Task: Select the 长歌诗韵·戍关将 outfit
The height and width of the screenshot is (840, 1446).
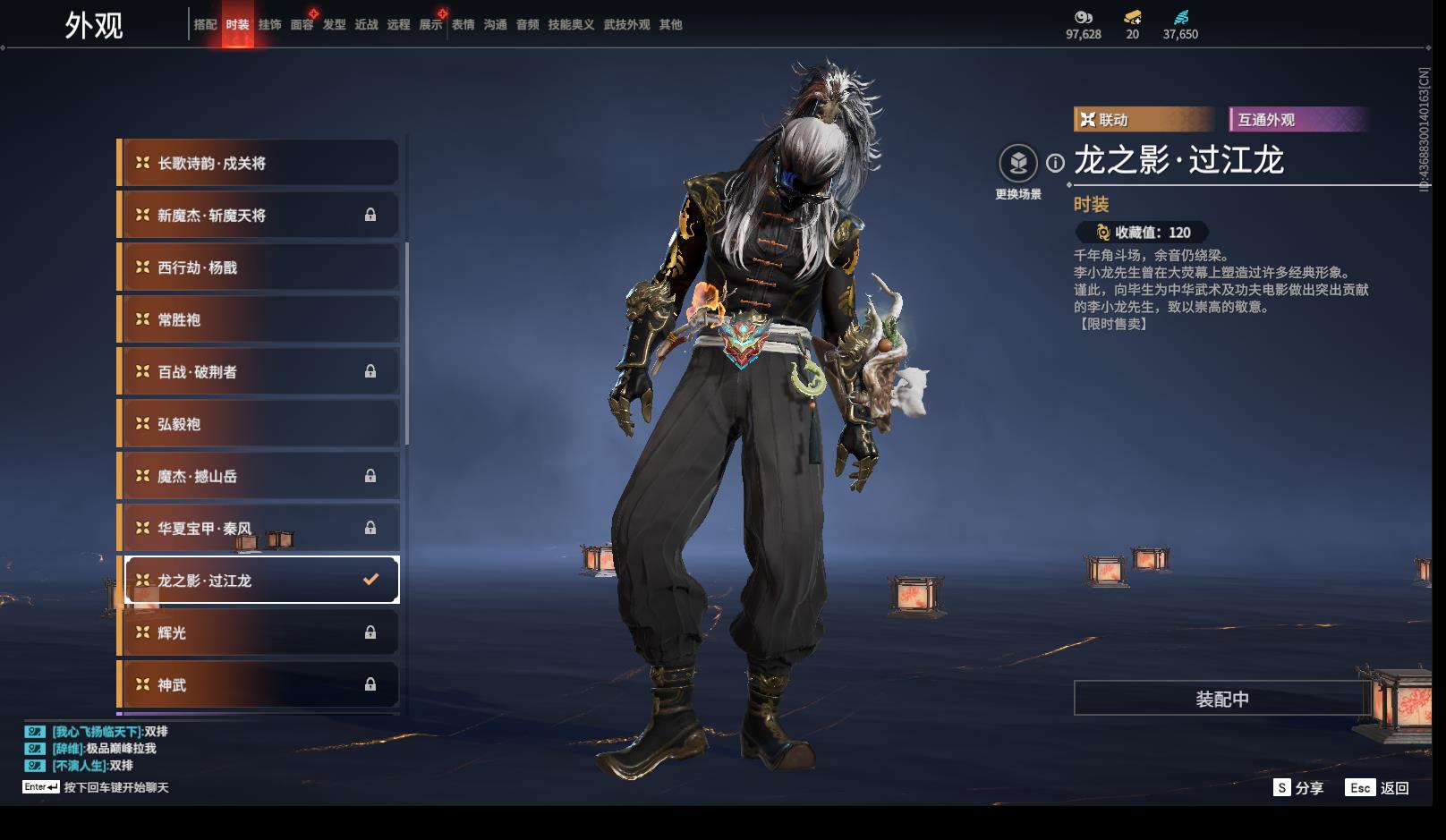Action: 259,164
